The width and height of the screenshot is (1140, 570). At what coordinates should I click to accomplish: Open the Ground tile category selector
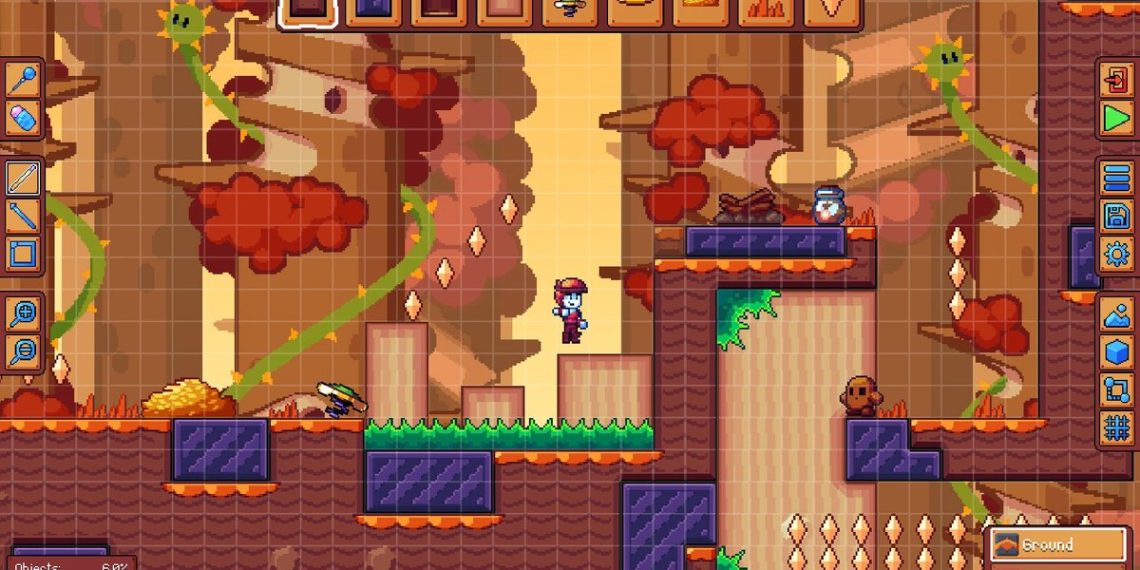1057,545
